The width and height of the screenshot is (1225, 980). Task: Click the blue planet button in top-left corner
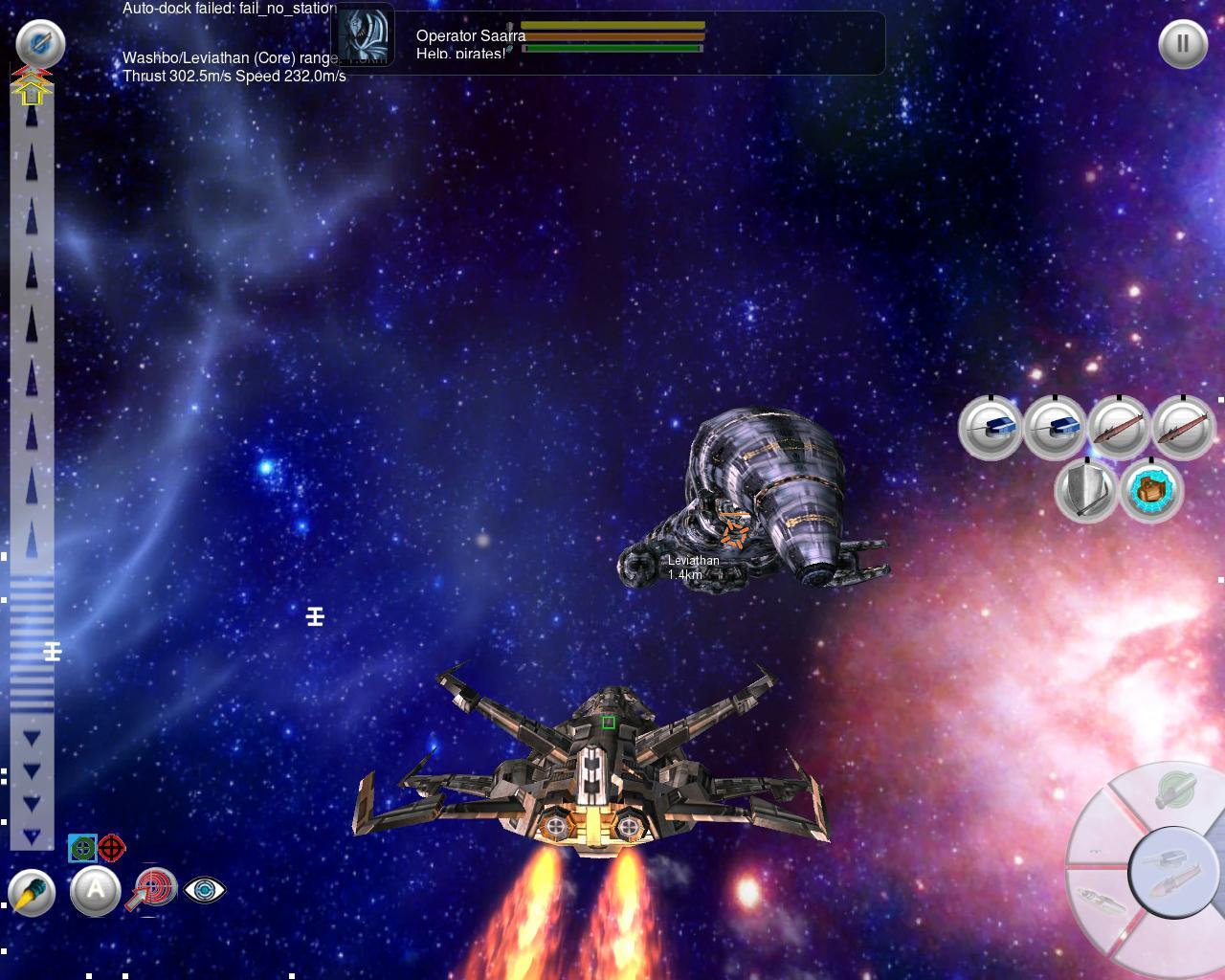coord(40,44)
